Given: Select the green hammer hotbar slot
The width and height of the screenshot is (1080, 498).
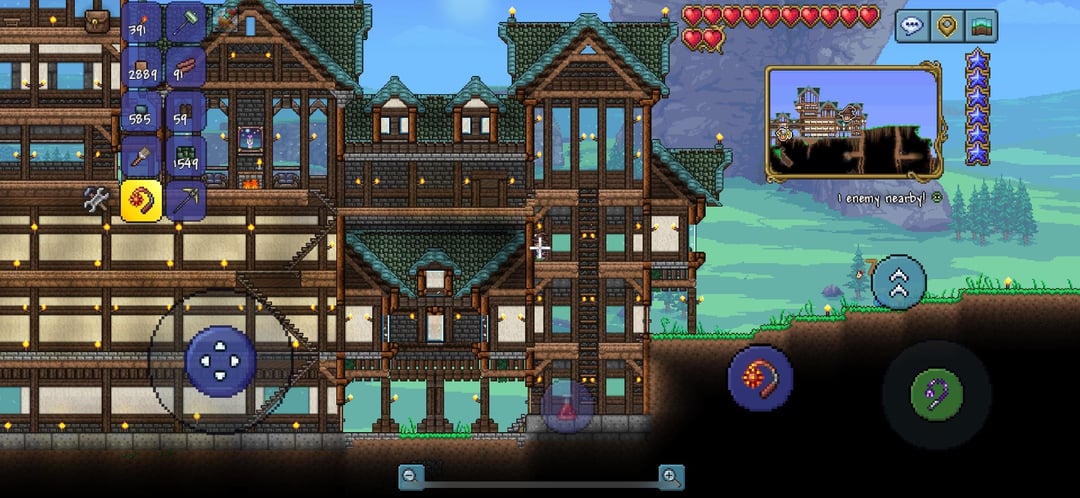Looking at the screenshot, I should [x=185, y=22].
